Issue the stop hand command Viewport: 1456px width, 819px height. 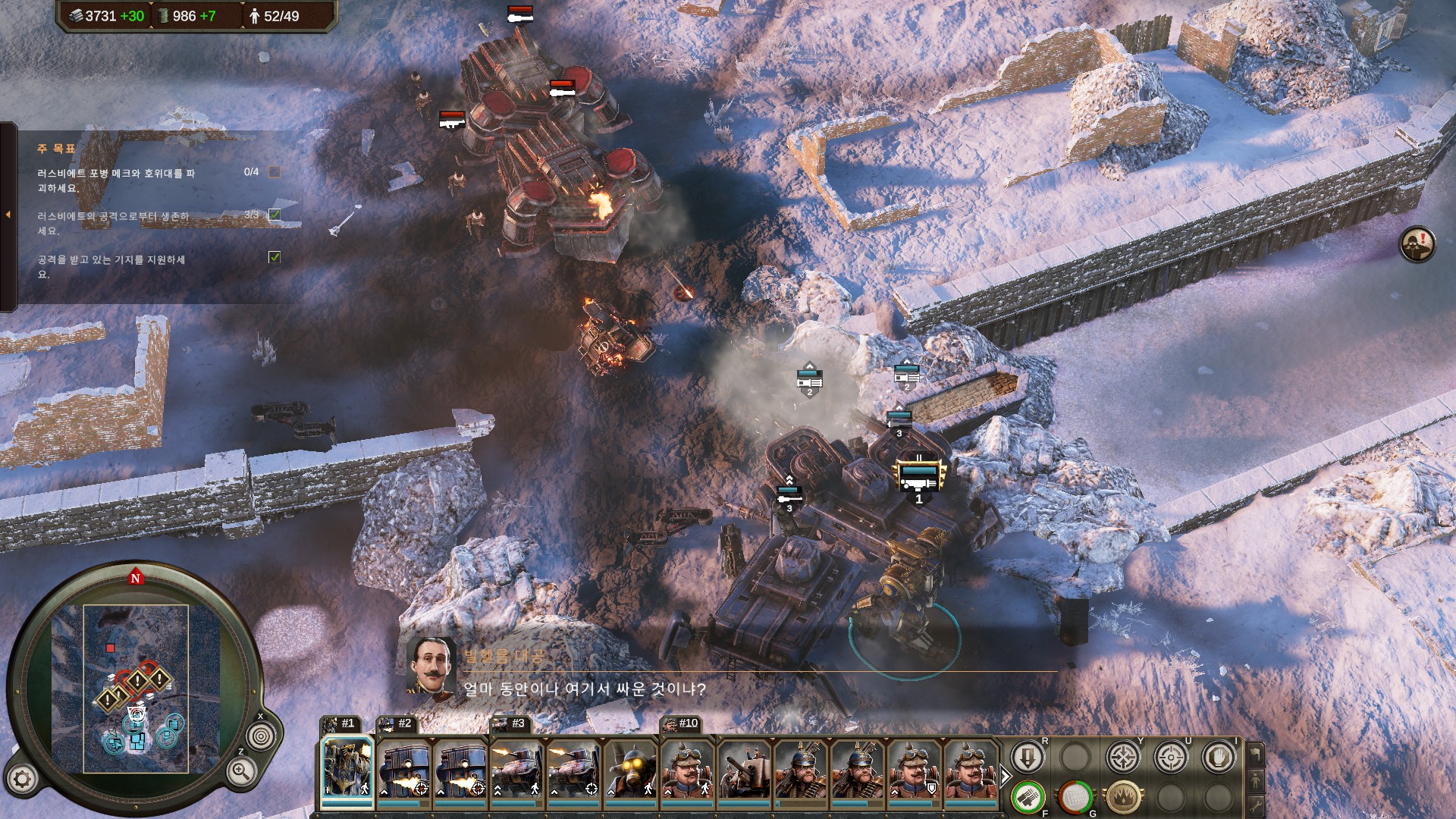tap(1219, 758)
